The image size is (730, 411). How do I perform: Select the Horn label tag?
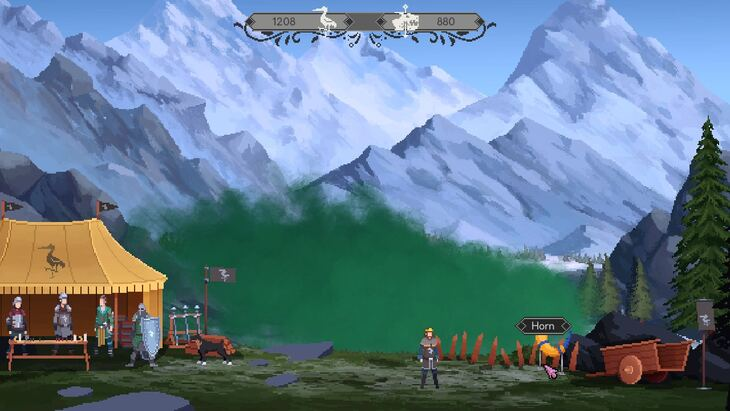point(543,326)
